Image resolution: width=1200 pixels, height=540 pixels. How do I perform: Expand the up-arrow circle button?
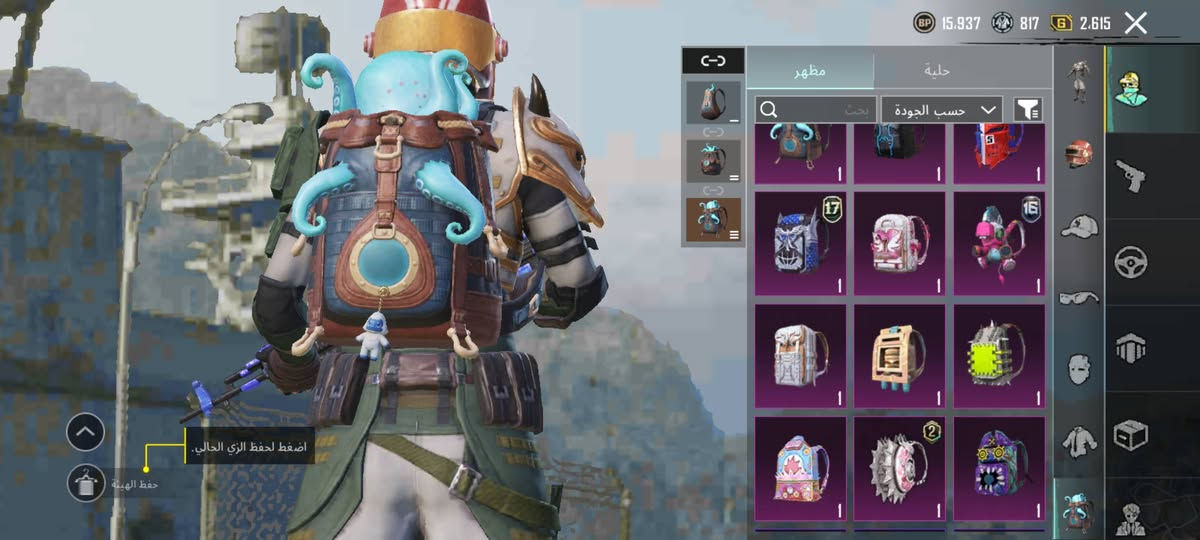coord(86,433)
